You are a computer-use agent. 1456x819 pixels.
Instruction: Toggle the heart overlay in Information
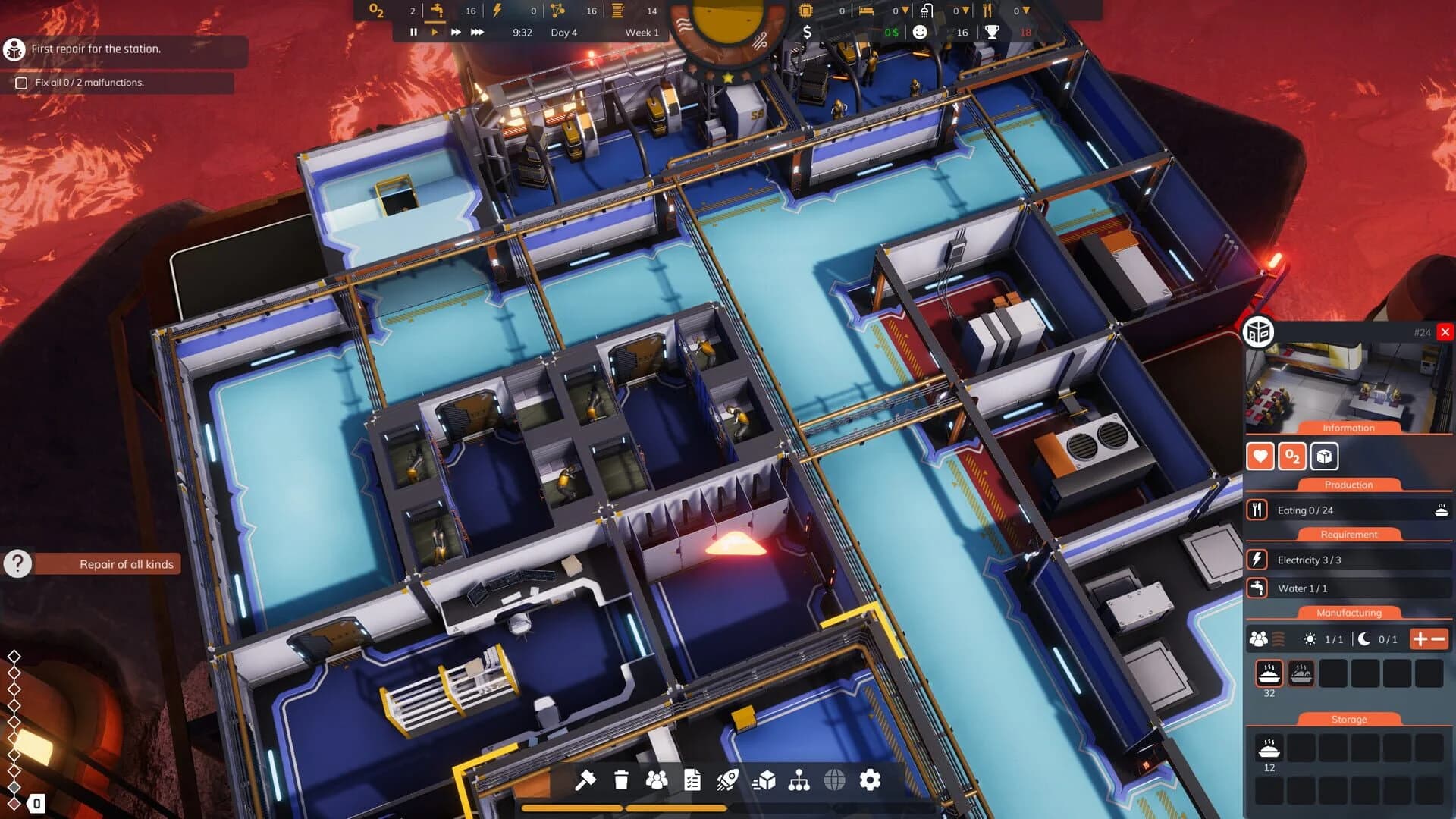1260,457
